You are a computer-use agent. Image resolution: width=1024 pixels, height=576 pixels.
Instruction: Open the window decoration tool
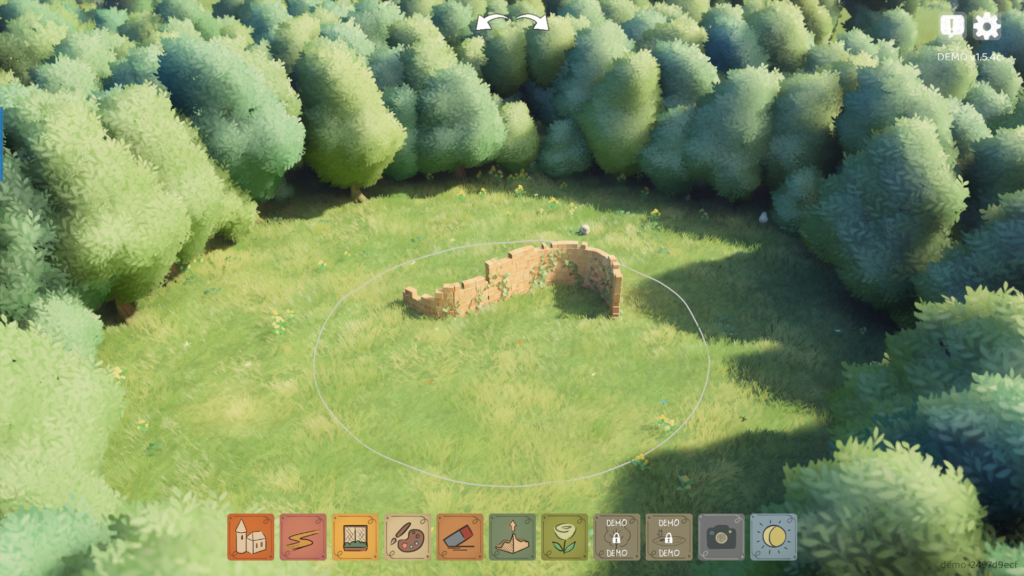[x=355, y=537]
